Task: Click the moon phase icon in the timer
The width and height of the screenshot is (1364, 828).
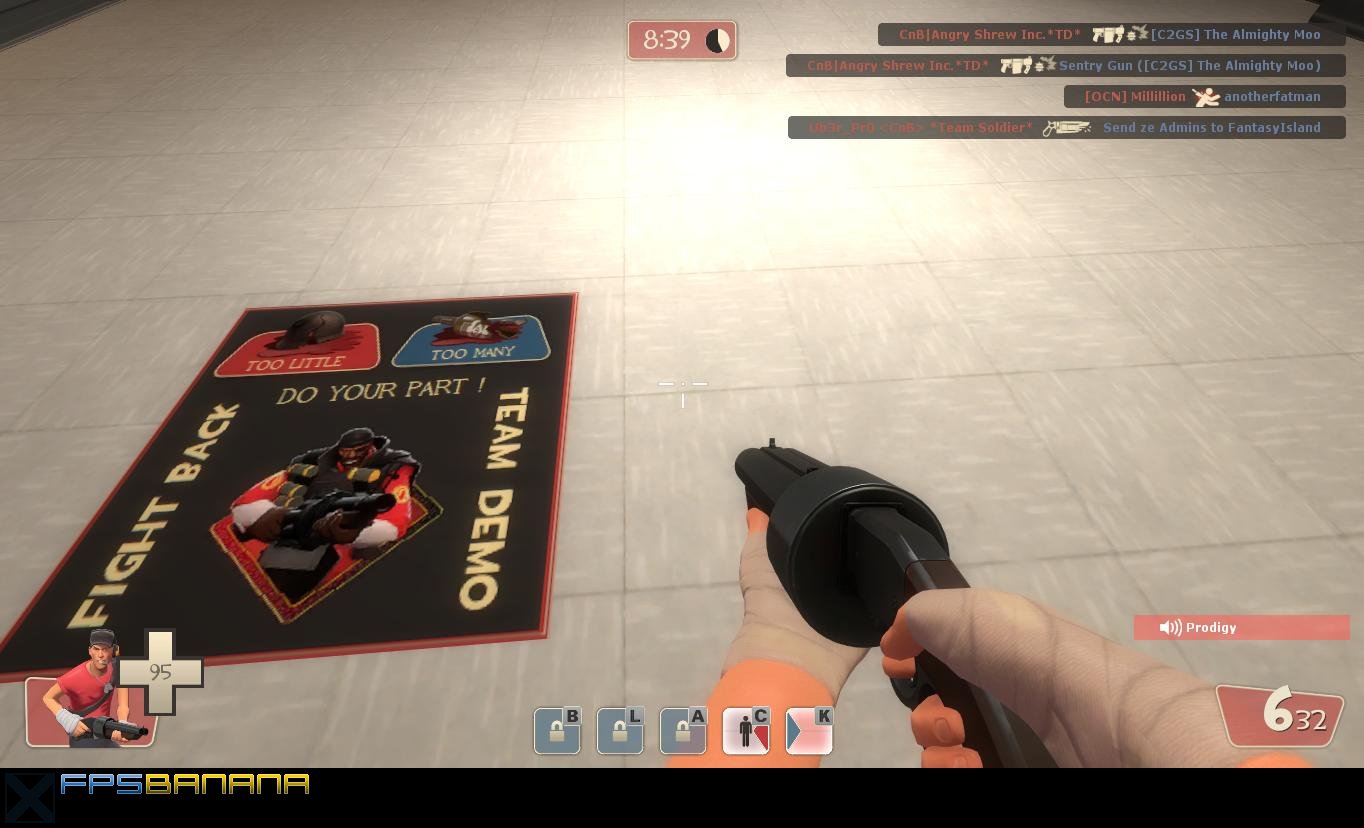Action: coord(717,40)
